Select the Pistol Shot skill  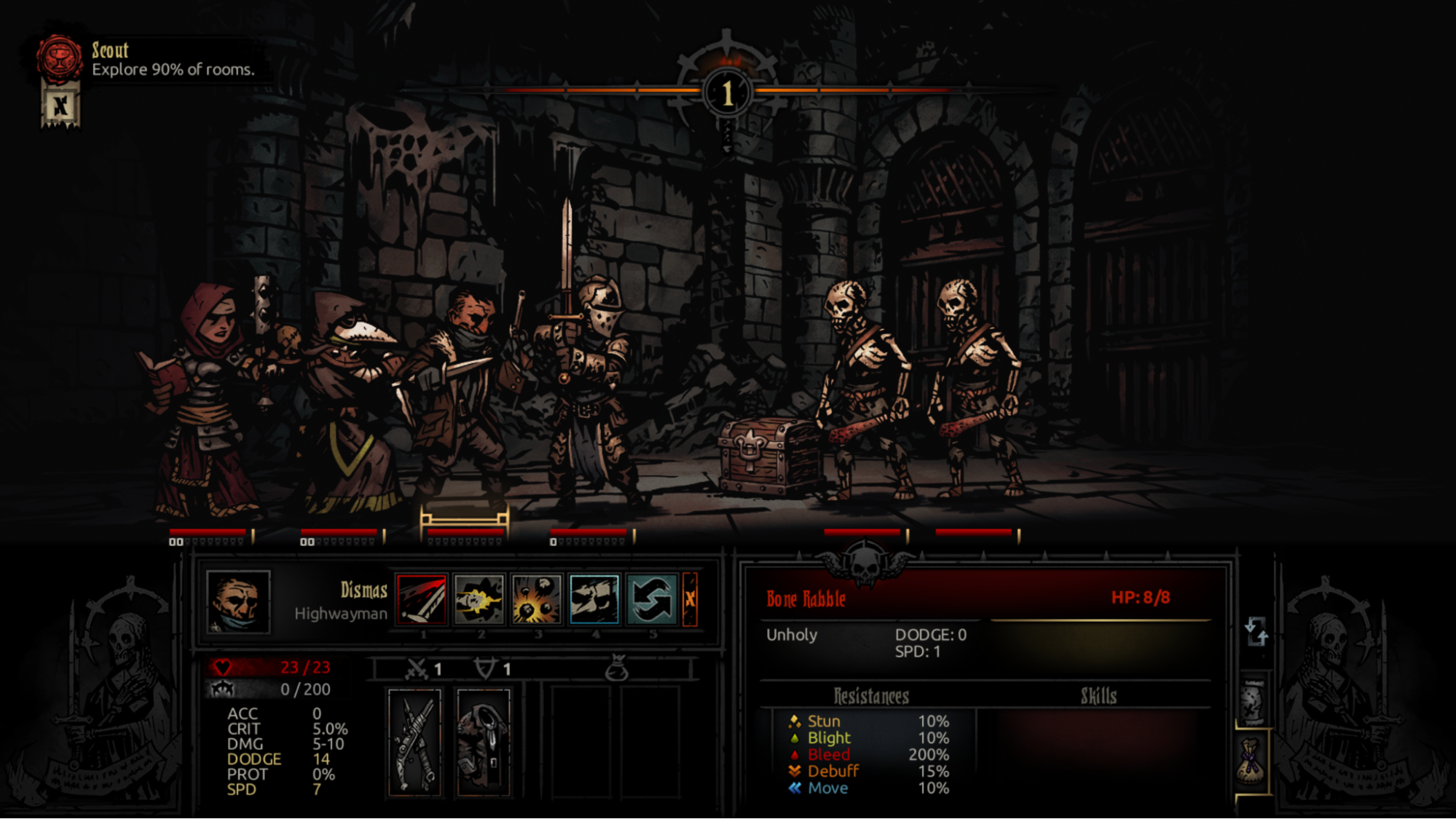click(479, 599)
